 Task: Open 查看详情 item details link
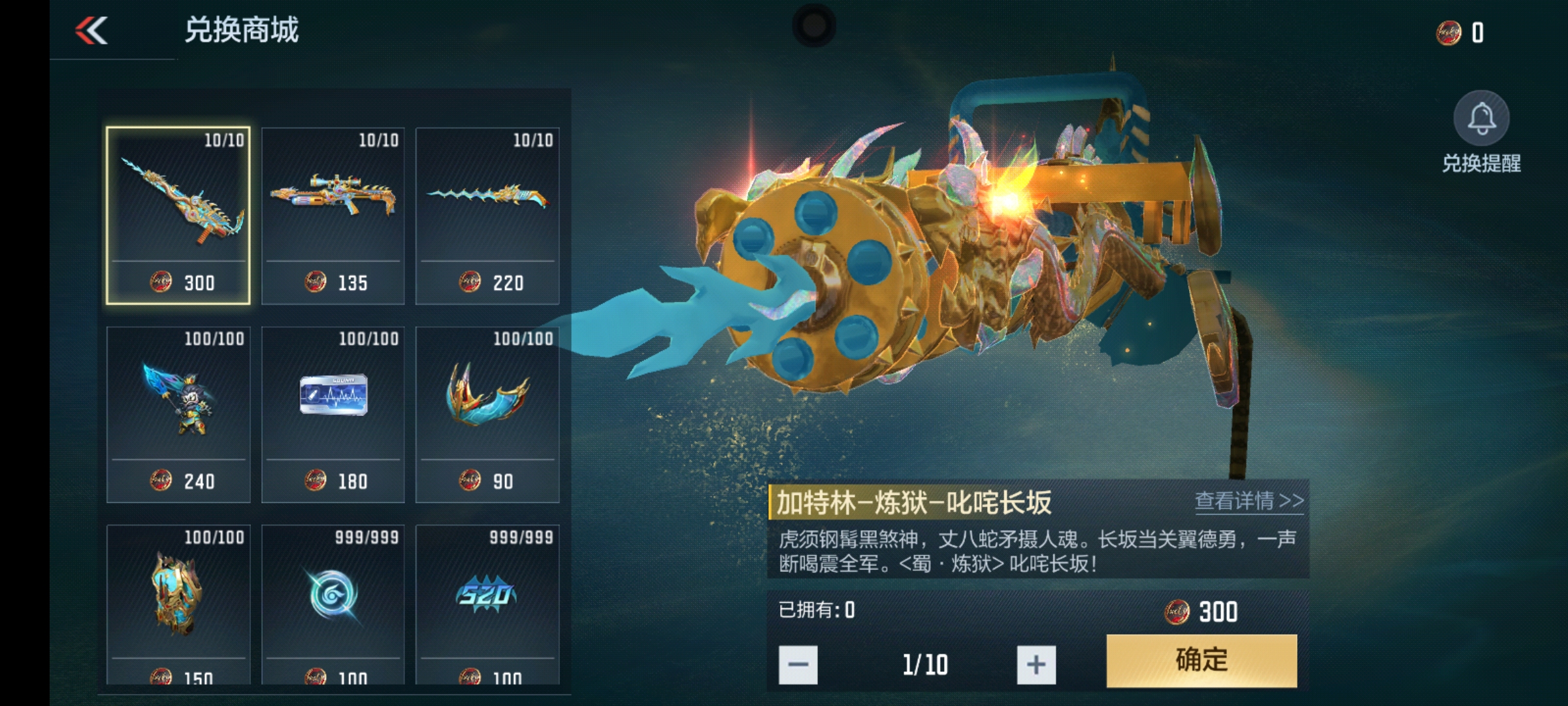point(1249,501)
